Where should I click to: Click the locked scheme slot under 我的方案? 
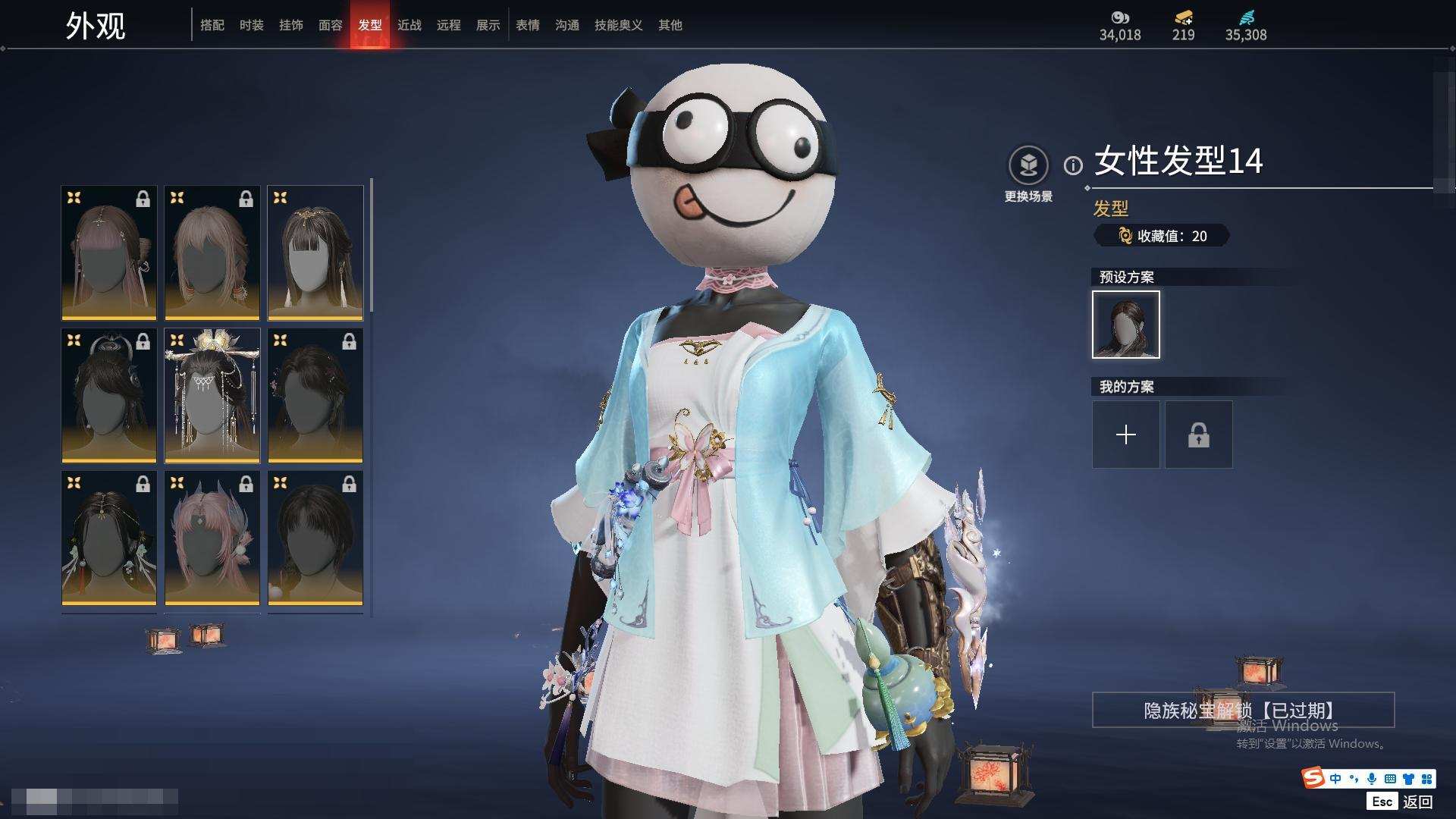(x=1199, y=435)
